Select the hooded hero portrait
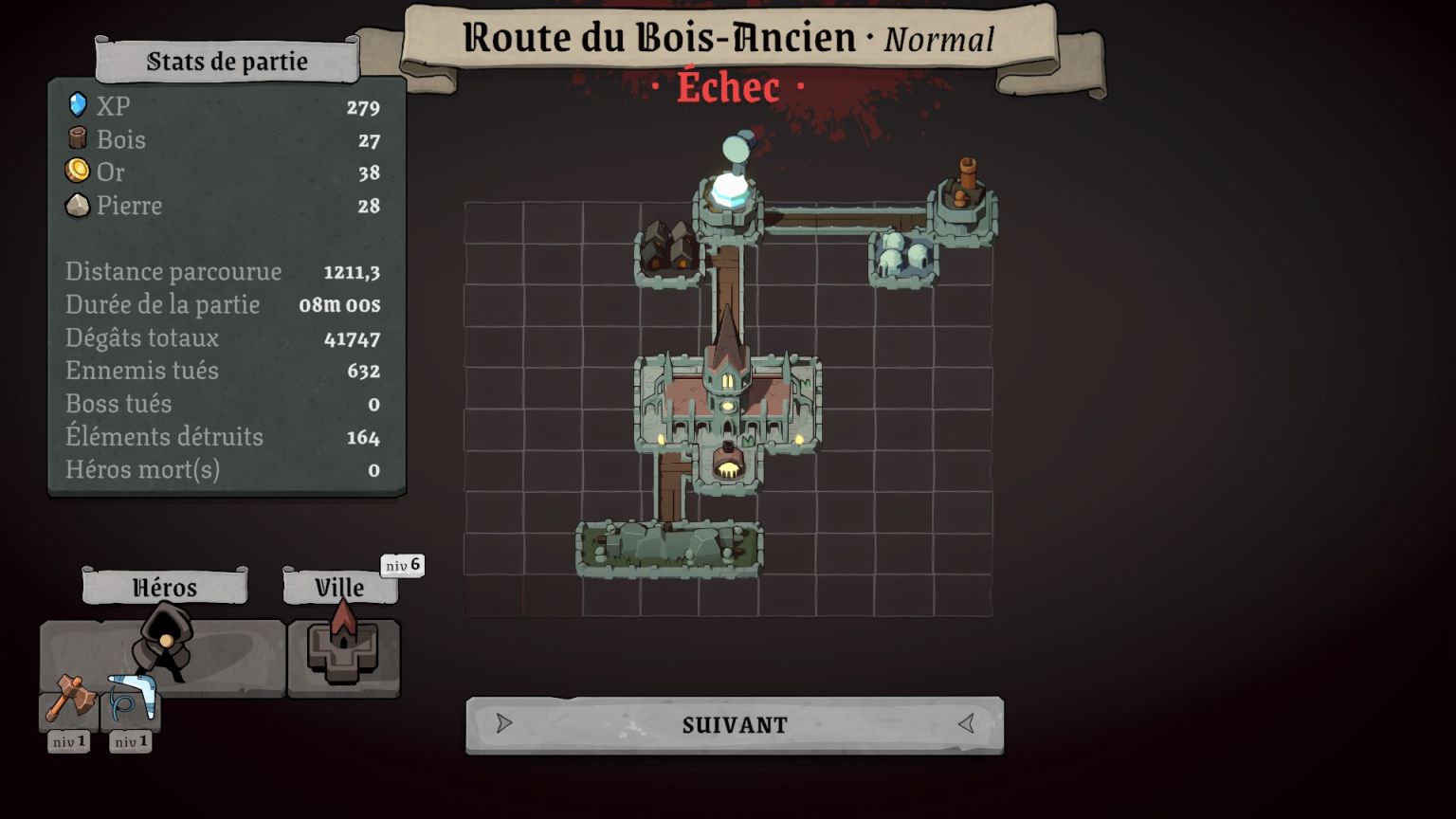This screenshot has height=819, width=1456. pos(163,645)
